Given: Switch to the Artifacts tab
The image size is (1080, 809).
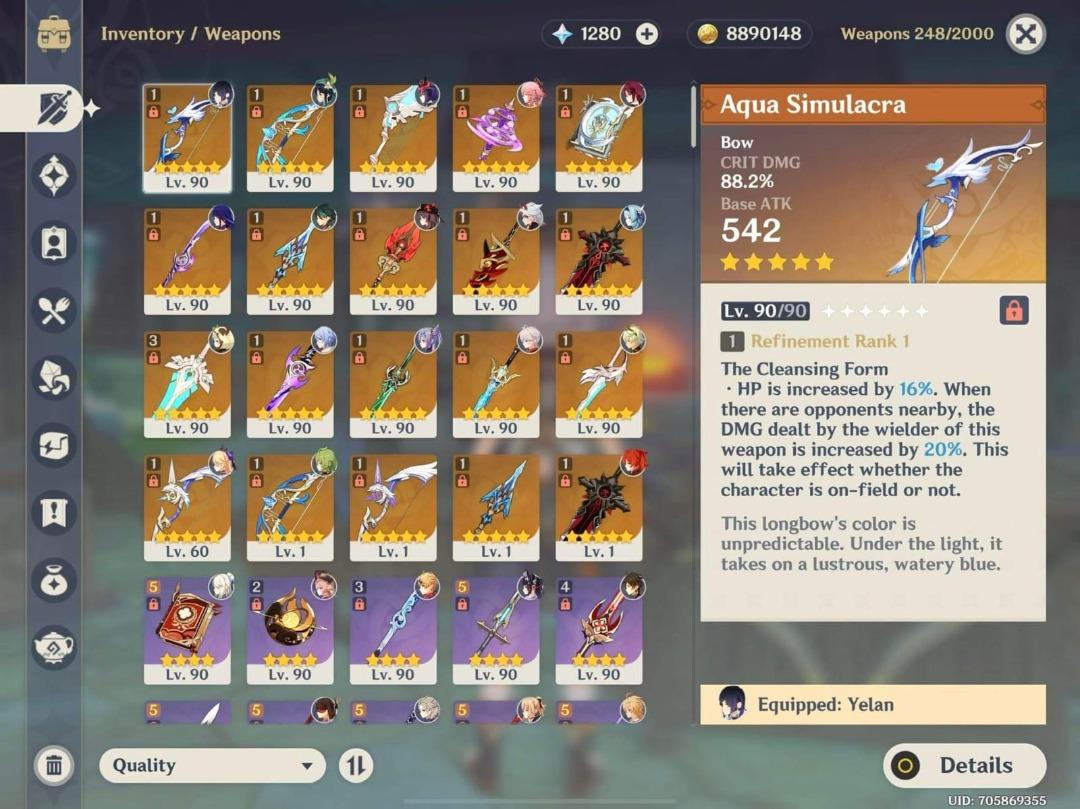Looking at the screenshot, I should pyautogui.click(x=54, y=176).
